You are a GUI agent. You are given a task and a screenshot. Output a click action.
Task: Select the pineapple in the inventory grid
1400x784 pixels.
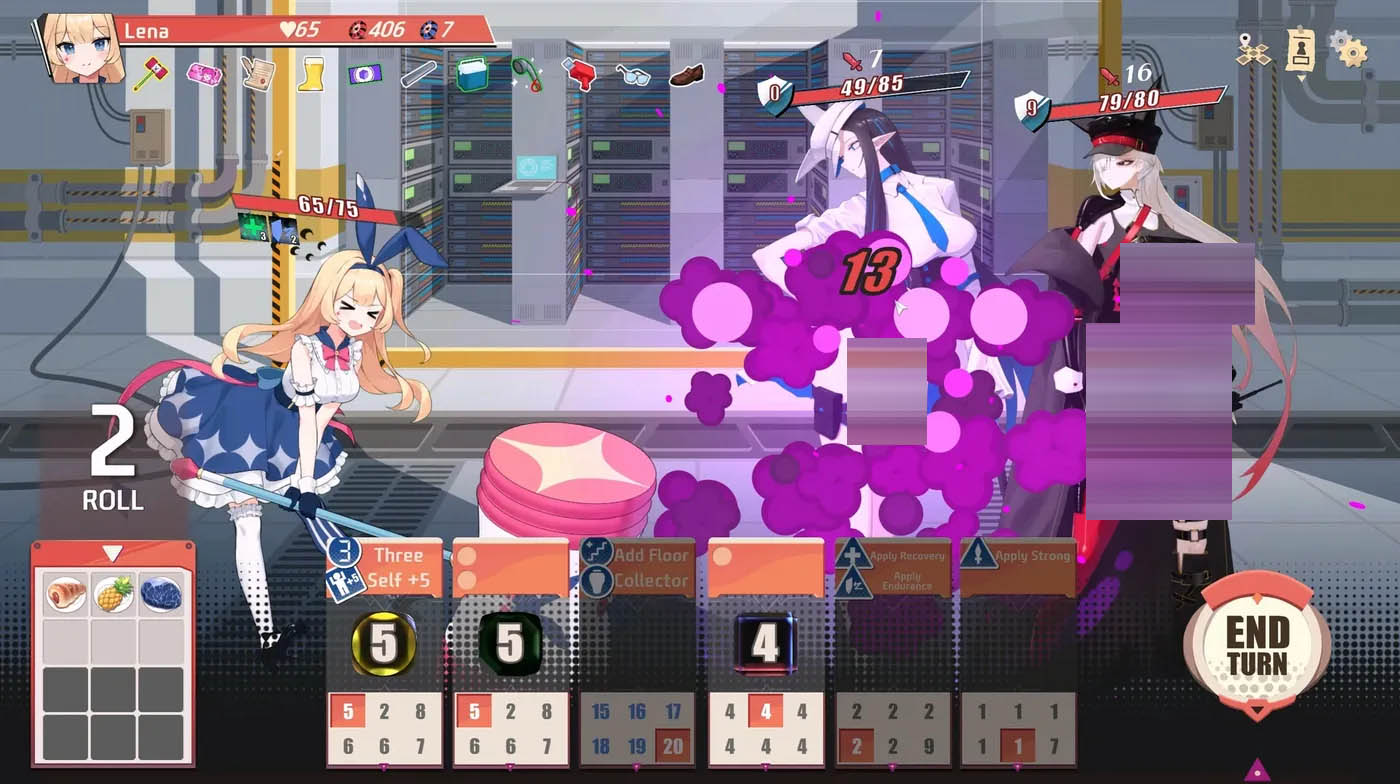tap(113, 592)
